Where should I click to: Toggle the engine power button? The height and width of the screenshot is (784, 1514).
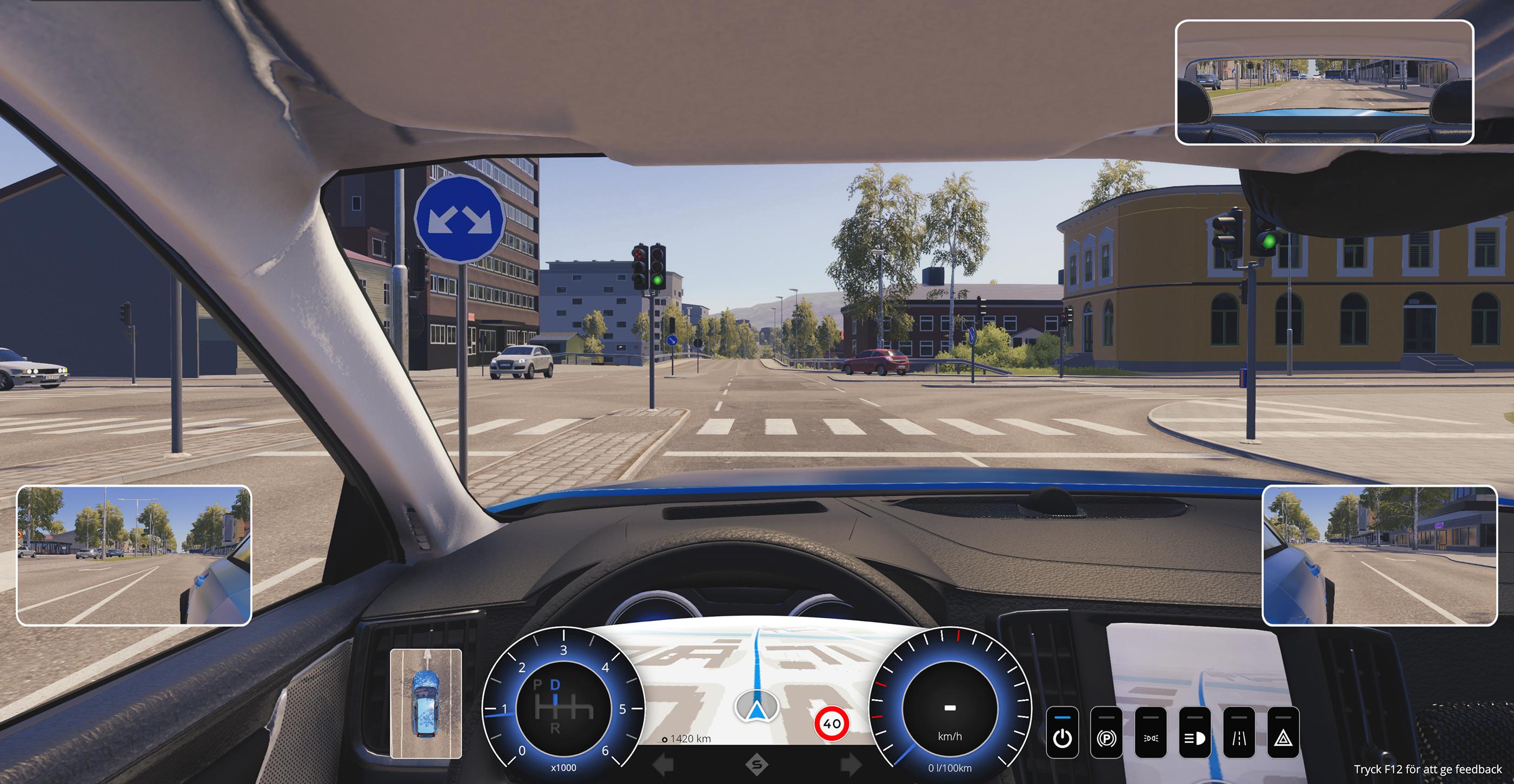pos(1062,734)
